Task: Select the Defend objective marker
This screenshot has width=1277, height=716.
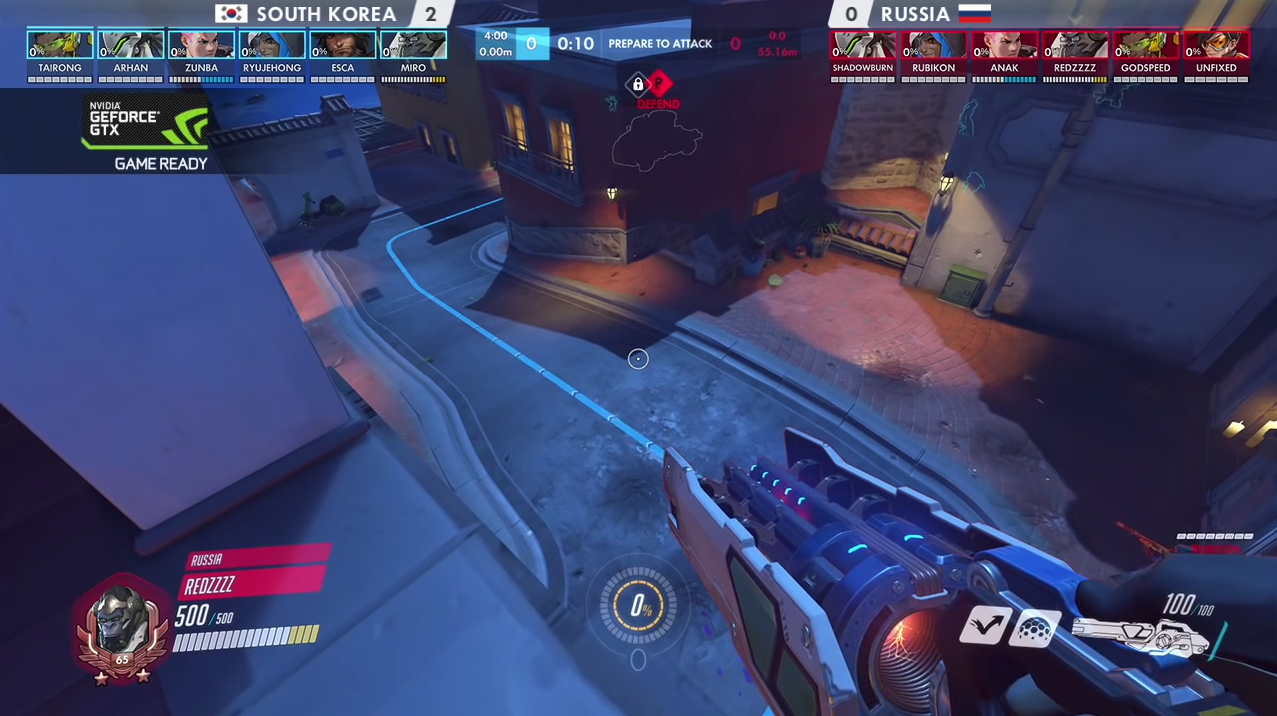Action: point(657,85)
